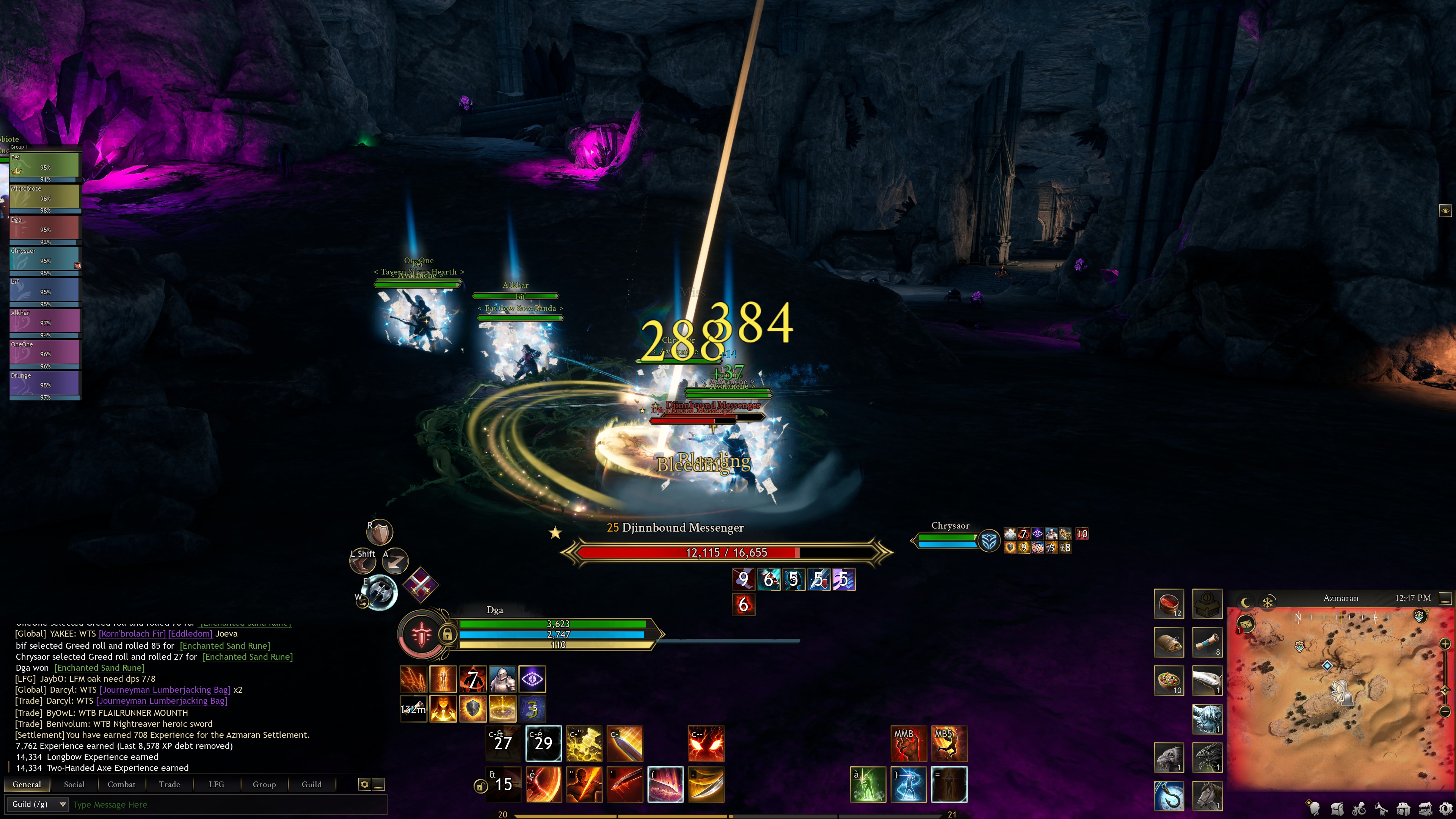Click the Type Message Here chat field
Screen dimensions: 1456x819
pyautogui.click(x=226, y=804)
